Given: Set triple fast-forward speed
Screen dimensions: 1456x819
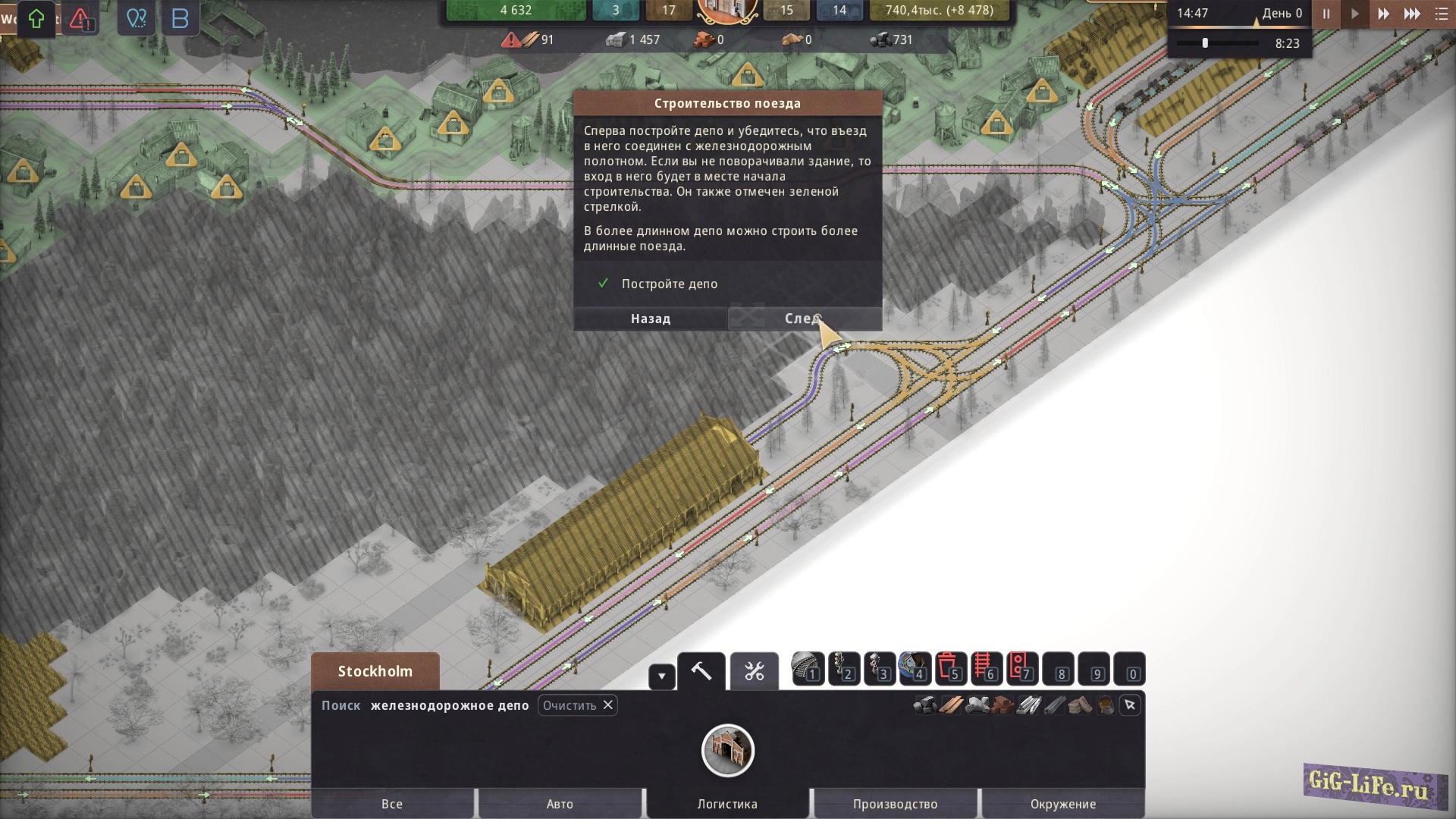Looking at the screenshot, I should click(1412, 14).
